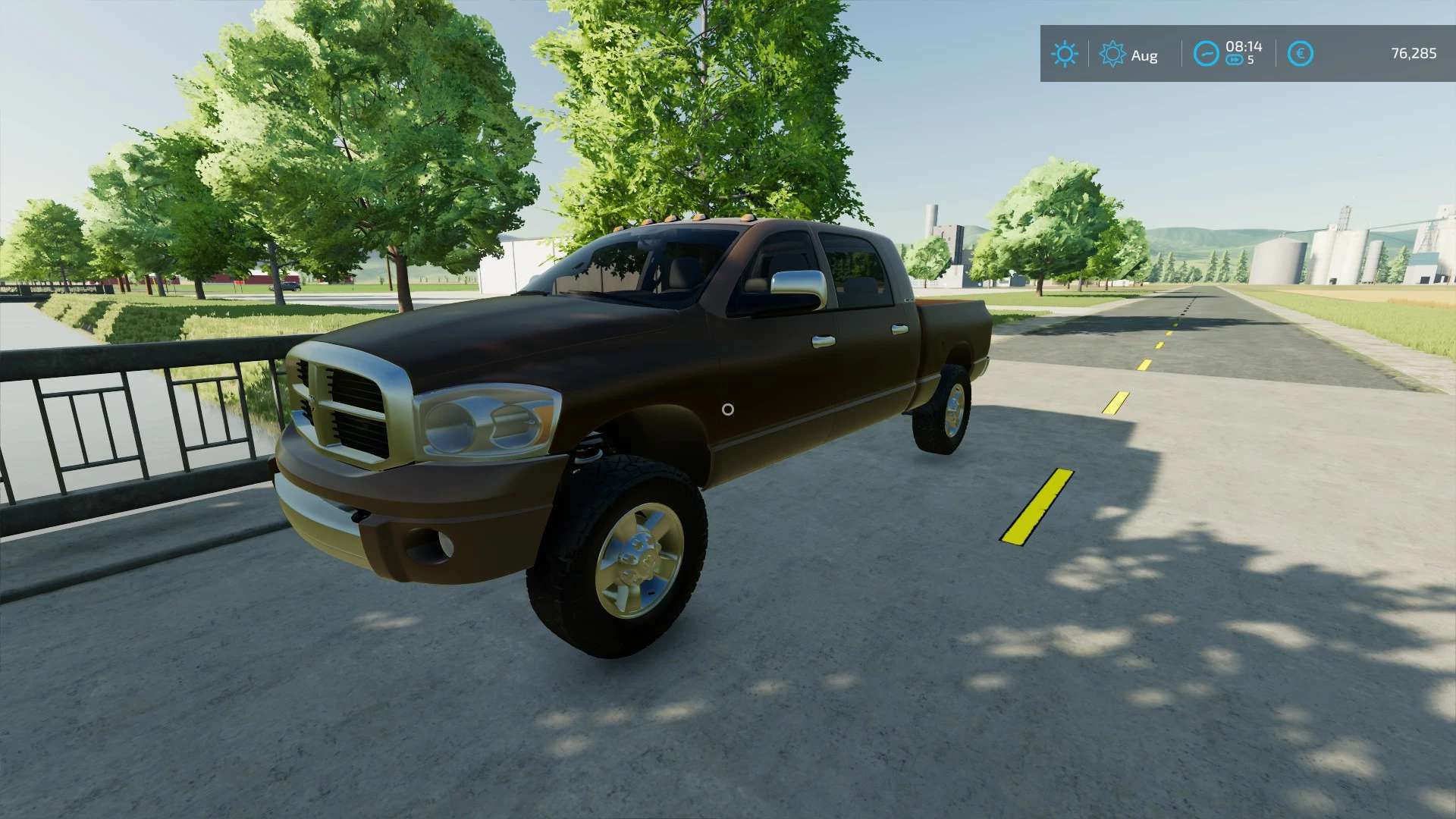Click the game clock icon
This screenshot has height=819, width=1456.
click(1206, 54)
